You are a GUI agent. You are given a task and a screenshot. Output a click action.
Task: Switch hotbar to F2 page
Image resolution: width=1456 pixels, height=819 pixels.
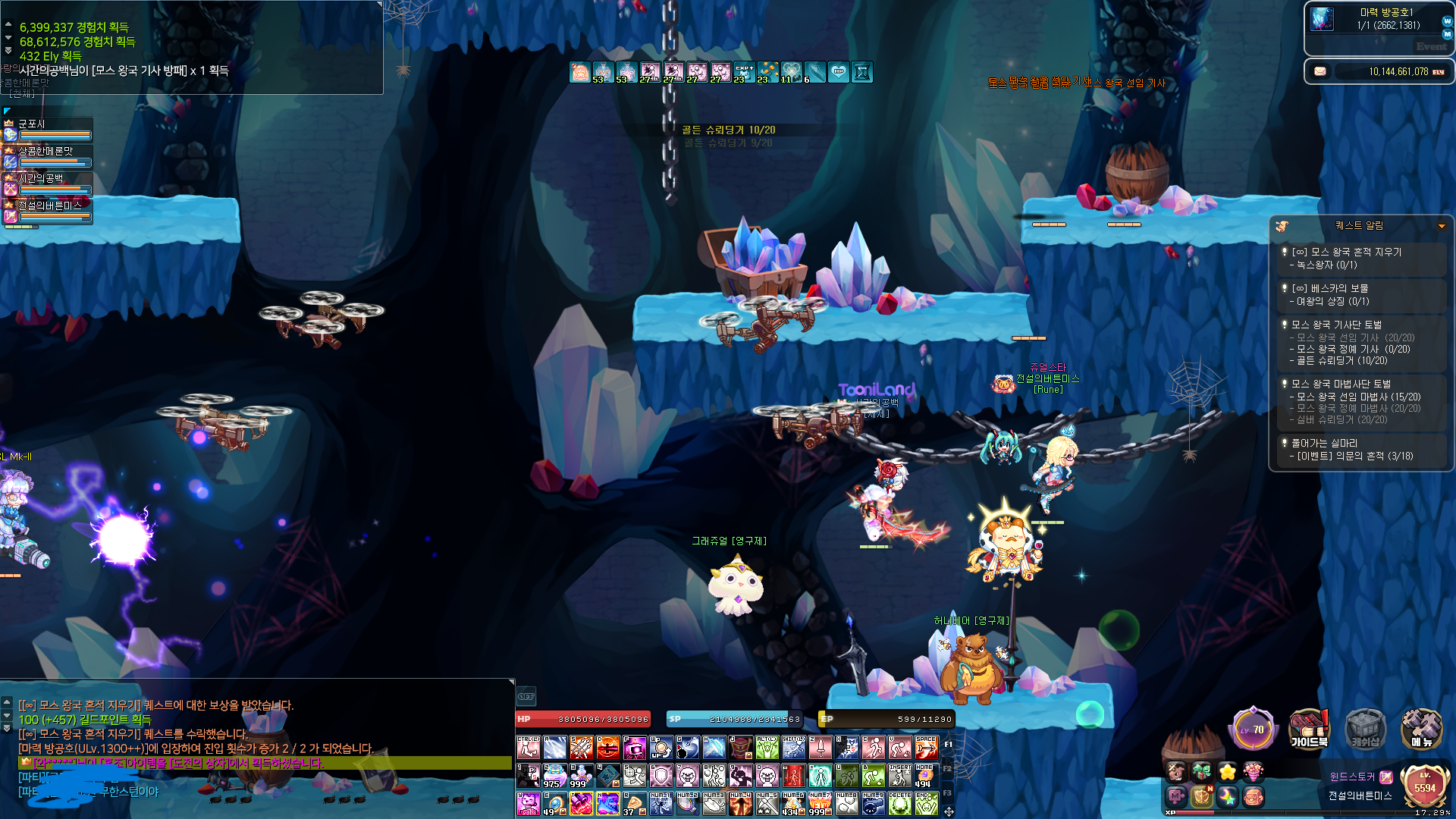tap(947, 769)
